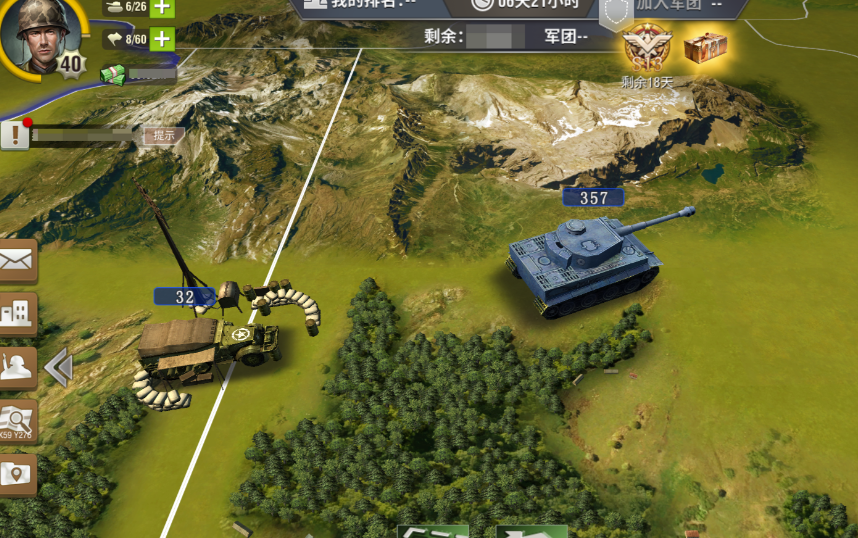
Task: Open the cash resource bar
Action: pos(138,73)
